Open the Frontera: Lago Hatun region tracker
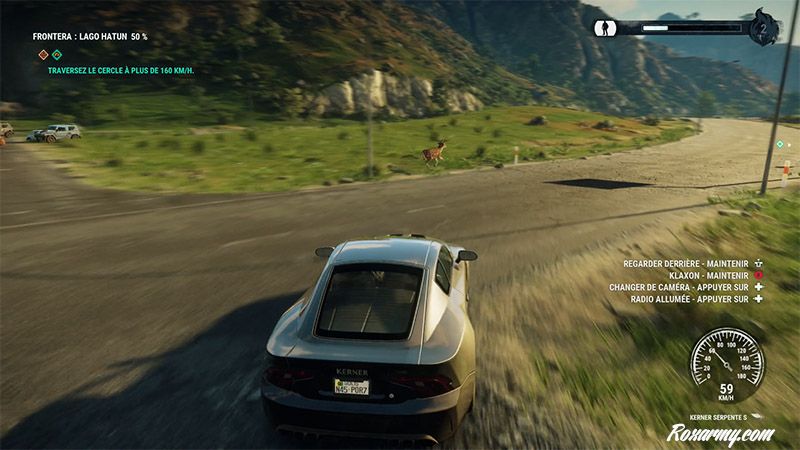 [x=90, y=37]
